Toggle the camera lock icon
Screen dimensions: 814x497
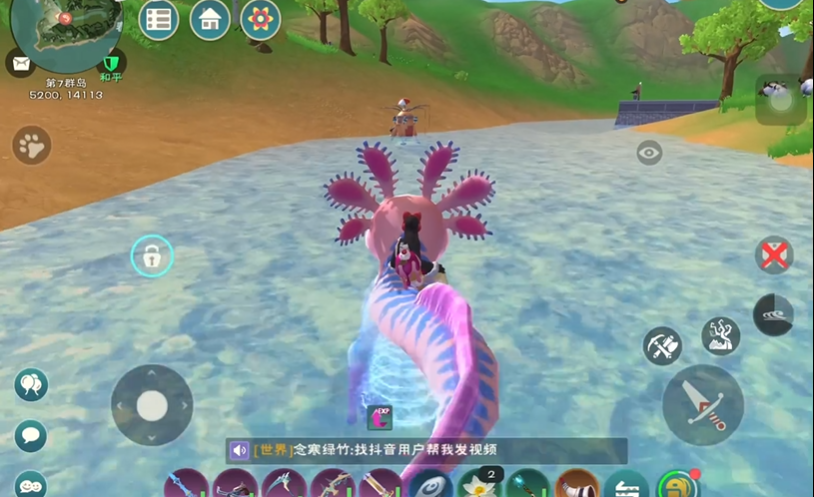click(x=152, y=257)
